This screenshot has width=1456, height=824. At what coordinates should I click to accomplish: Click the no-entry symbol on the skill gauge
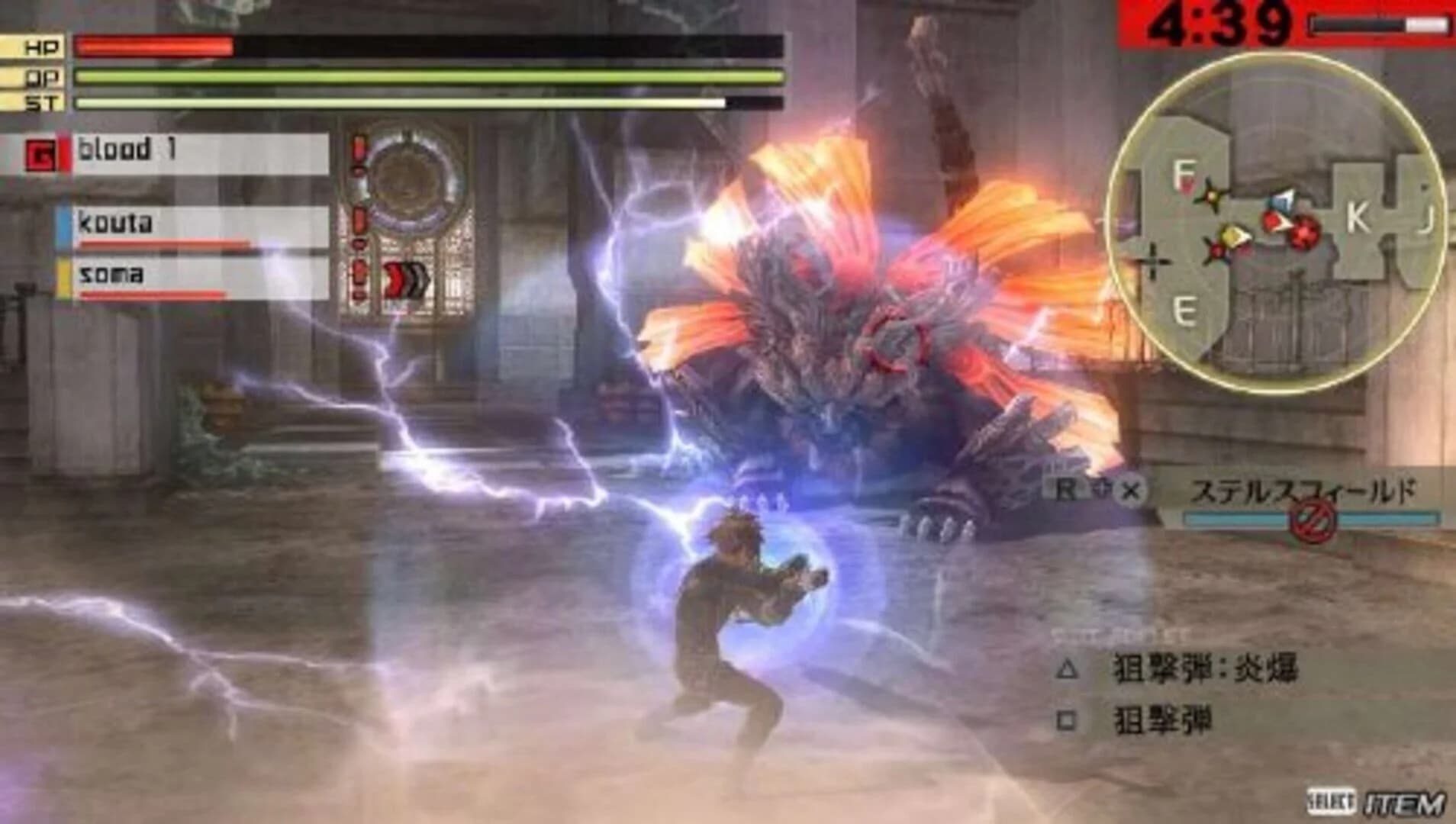[1313, 521]
